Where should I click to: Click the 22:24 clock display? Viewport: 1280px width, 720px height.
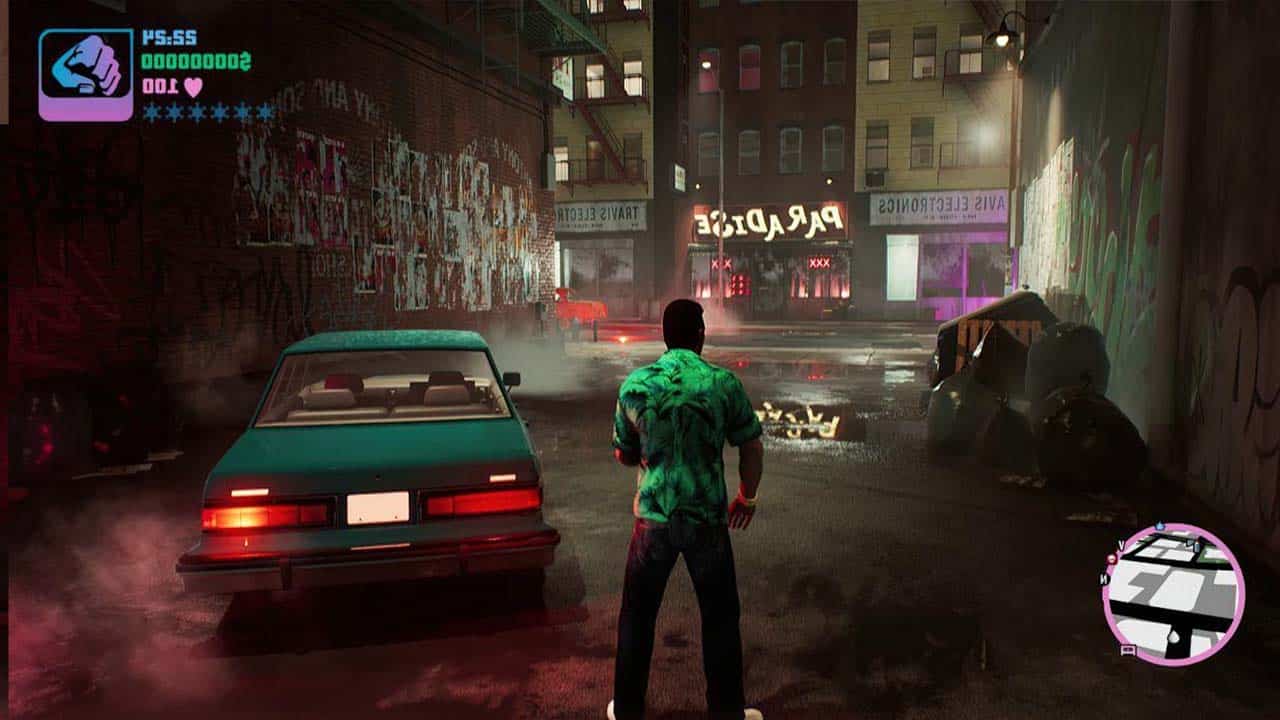[x=170, y=36]
